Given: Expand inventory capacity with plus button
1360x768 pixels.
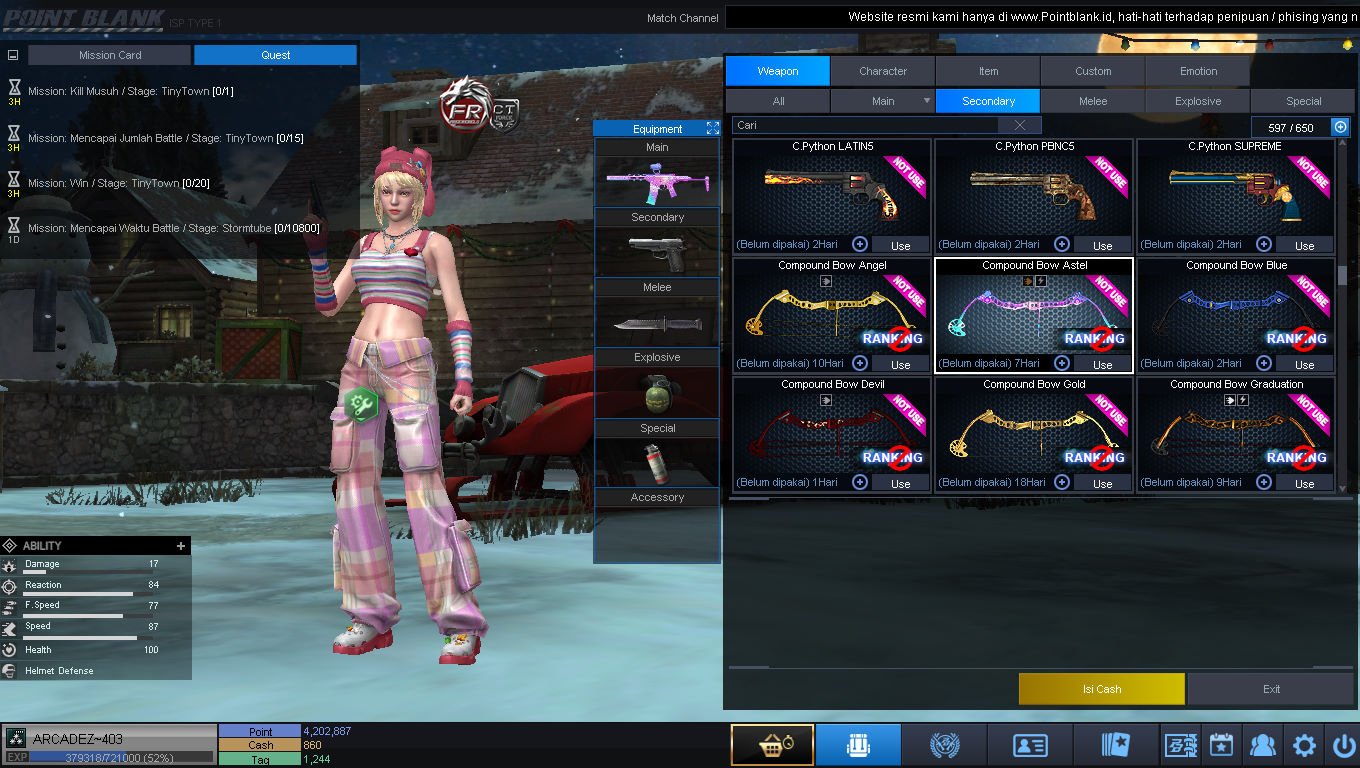Looking at the screenshot, I should pyautogui.click(x=1340, y=127).
